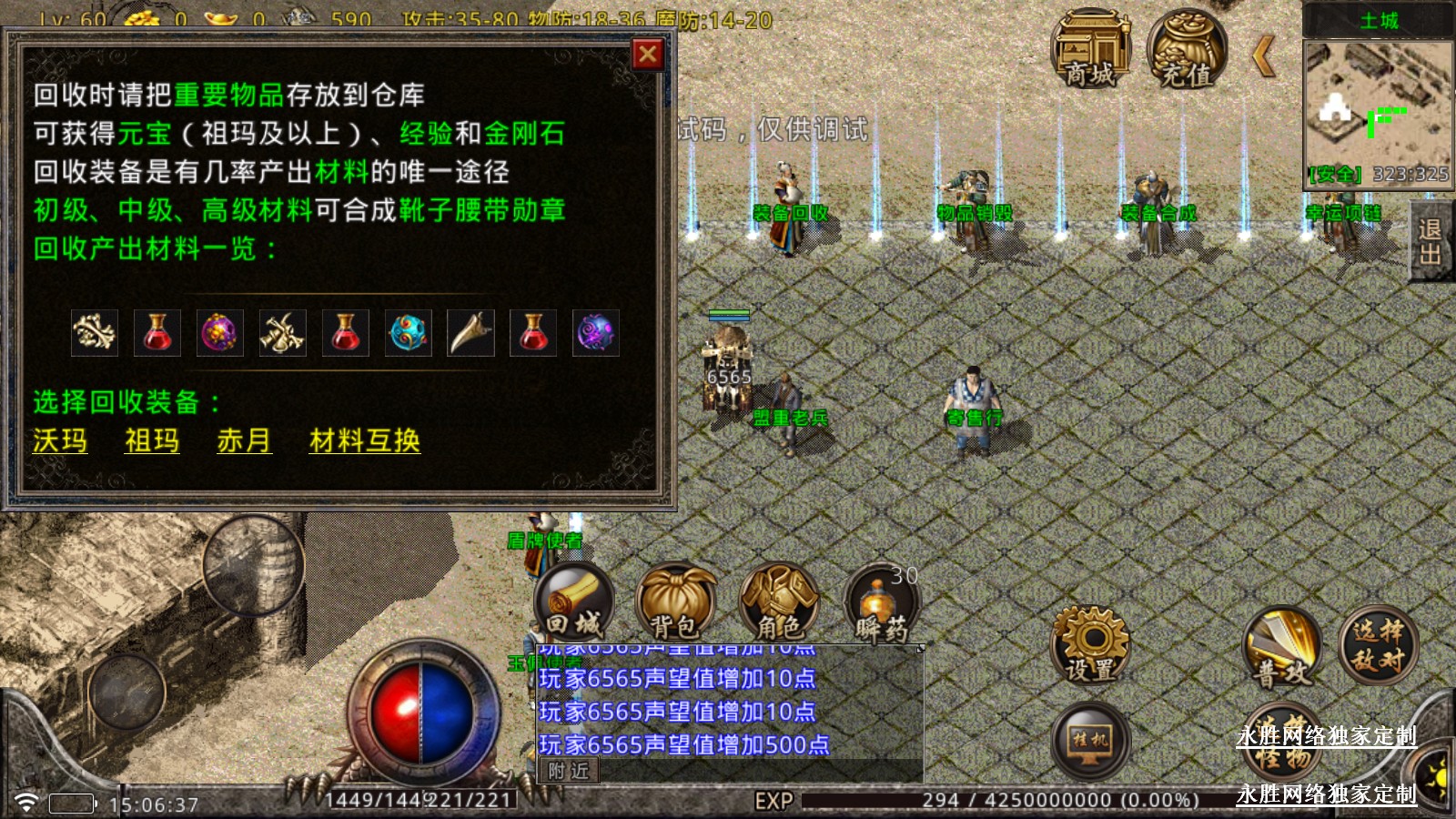This screenshot has height=819, width=1456.
Task: Select the purple orb material icon
Action: [219, 333]
